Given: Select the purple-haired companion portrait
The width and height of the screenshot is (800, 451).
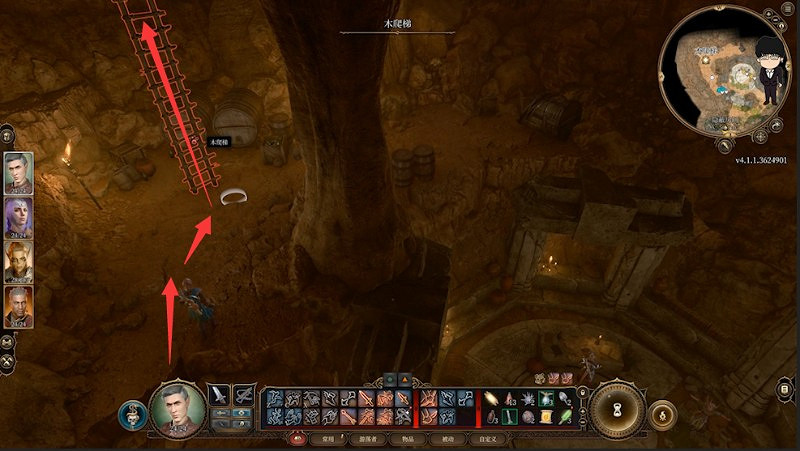Looking at the screenshot, I should pos(18,217).
